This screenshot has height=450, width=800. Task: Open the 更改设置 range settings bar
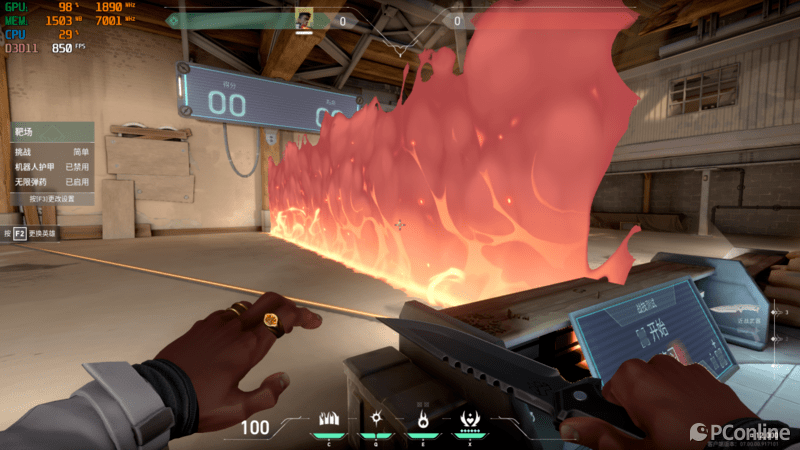point(52,199)
